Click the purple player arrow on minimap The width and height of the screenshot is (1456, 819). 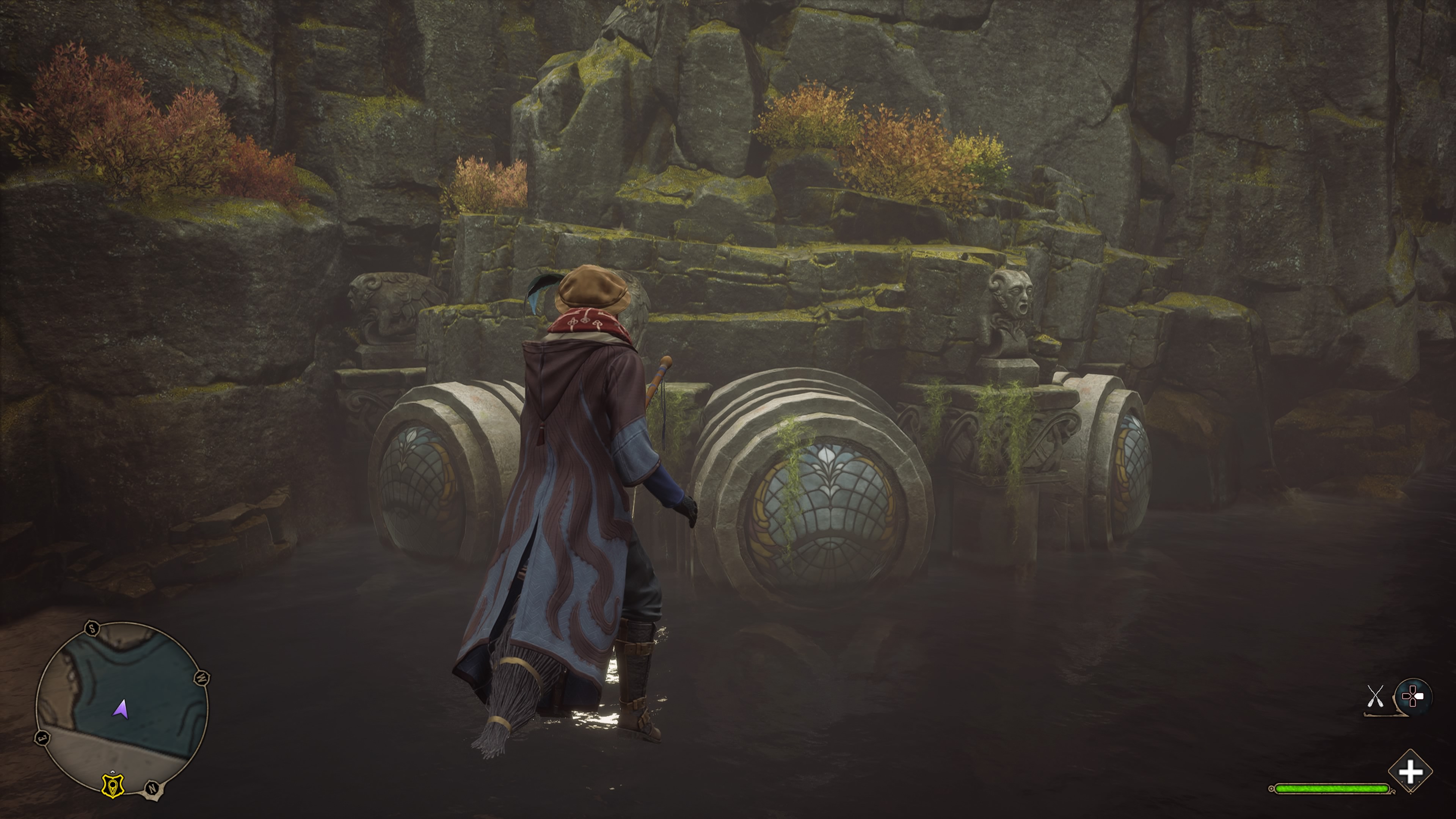coord(121,708)
